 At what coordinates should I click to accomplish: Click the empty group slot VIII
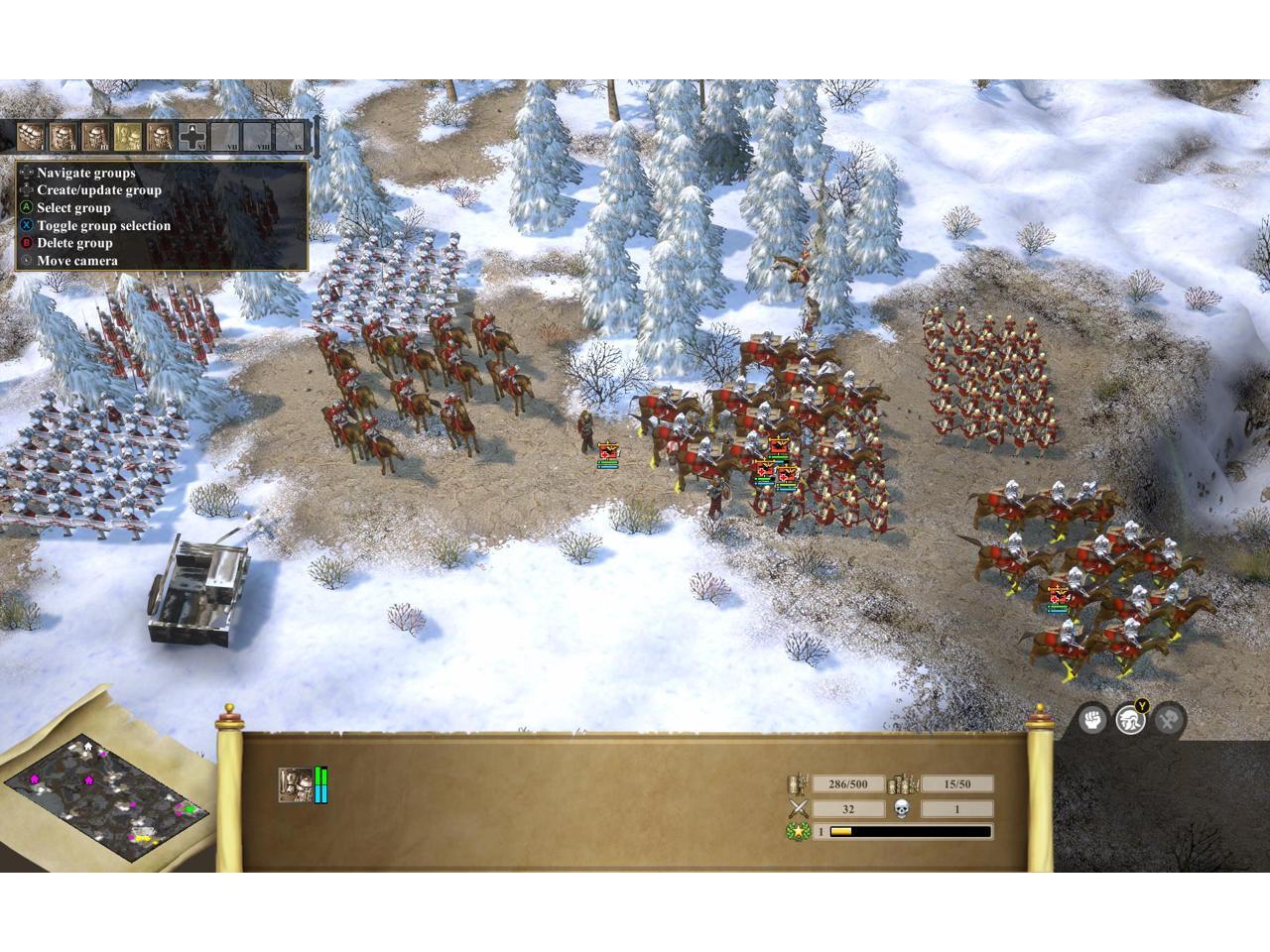[257, 136]
